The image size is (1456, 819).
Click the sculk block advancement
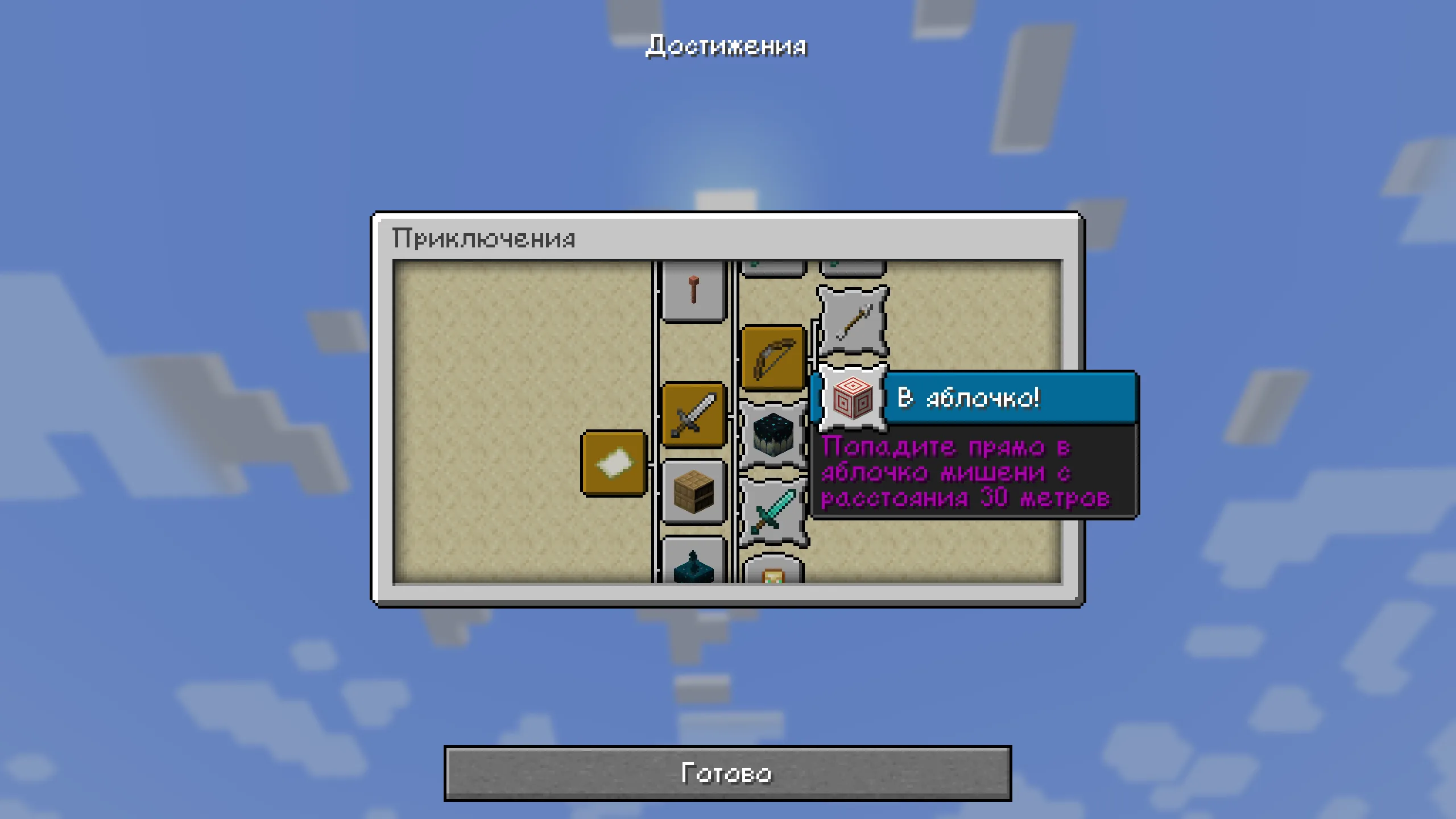[772, 435]
